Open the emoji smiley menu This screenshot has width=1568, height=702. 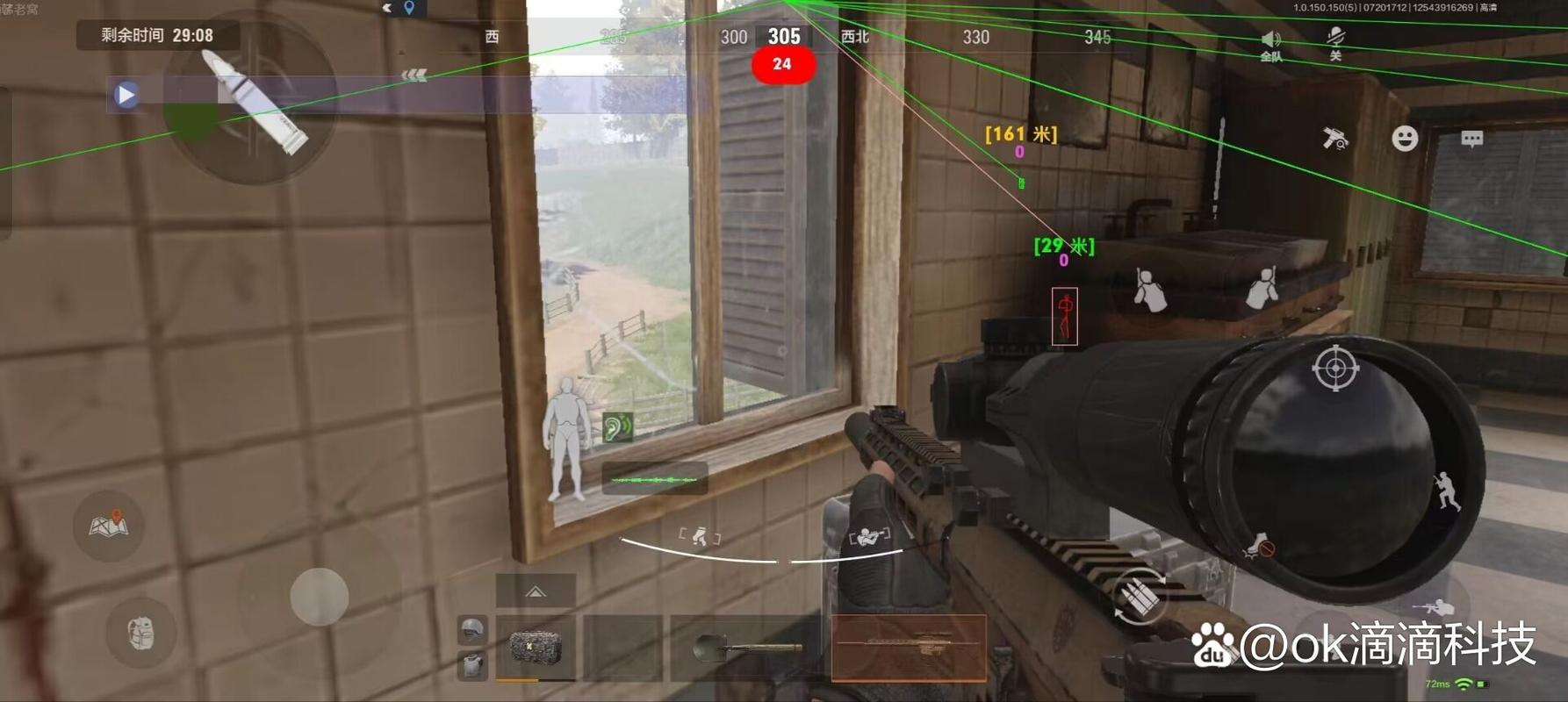(x=1405, y=139)
